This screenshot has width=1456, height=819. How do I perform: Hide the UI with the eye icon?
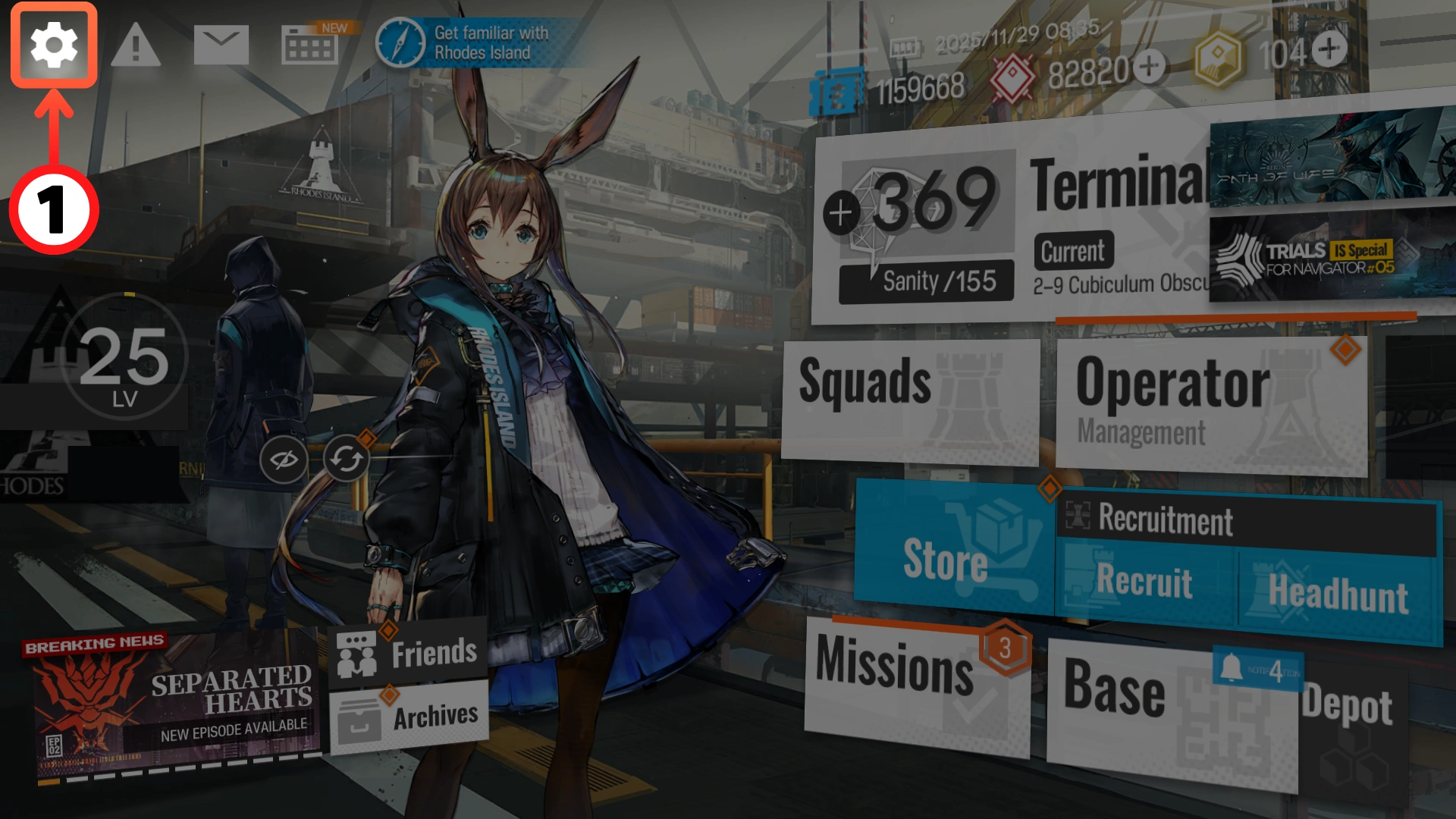tap(283, 459)
